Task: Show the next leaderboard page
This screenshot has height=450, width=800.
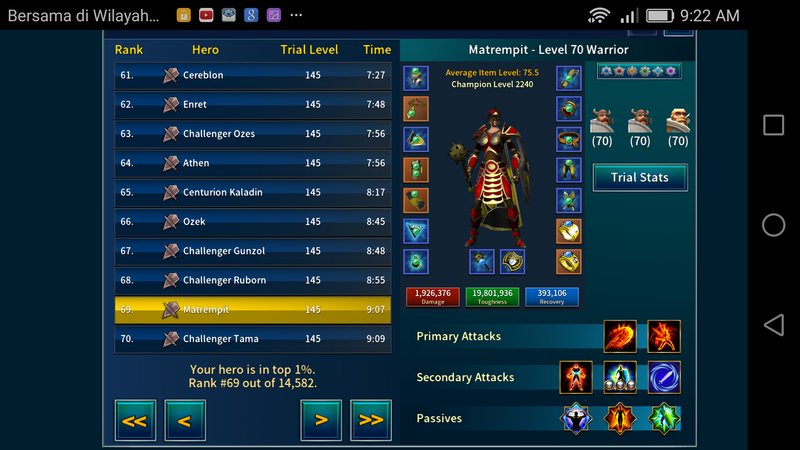Action: point(321,420)
